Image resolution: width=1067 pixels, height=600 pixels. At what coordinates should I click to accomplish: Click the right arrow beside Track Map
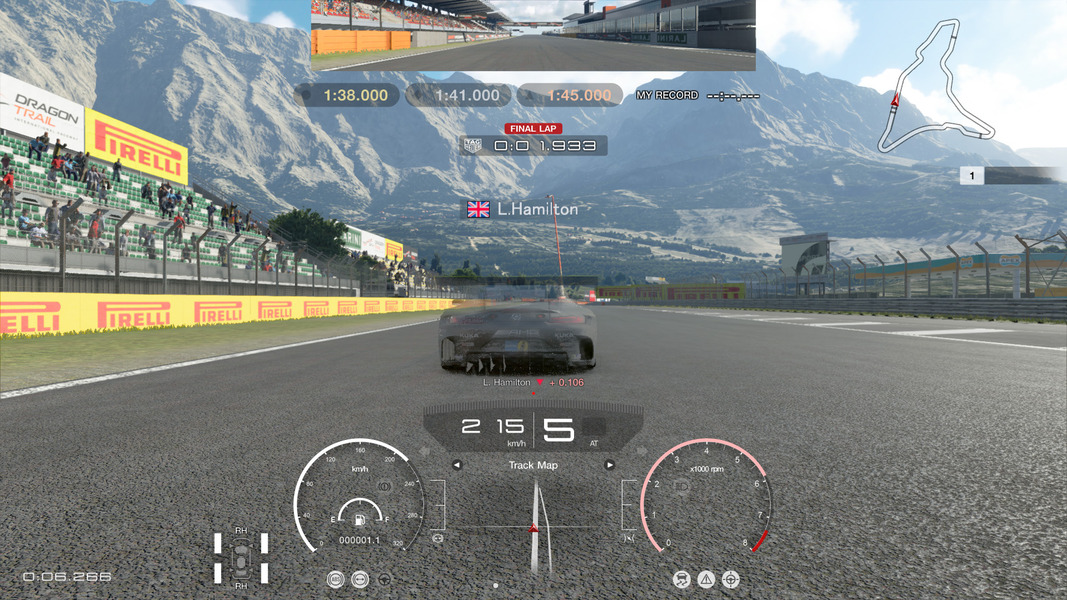tap(609, 465)
